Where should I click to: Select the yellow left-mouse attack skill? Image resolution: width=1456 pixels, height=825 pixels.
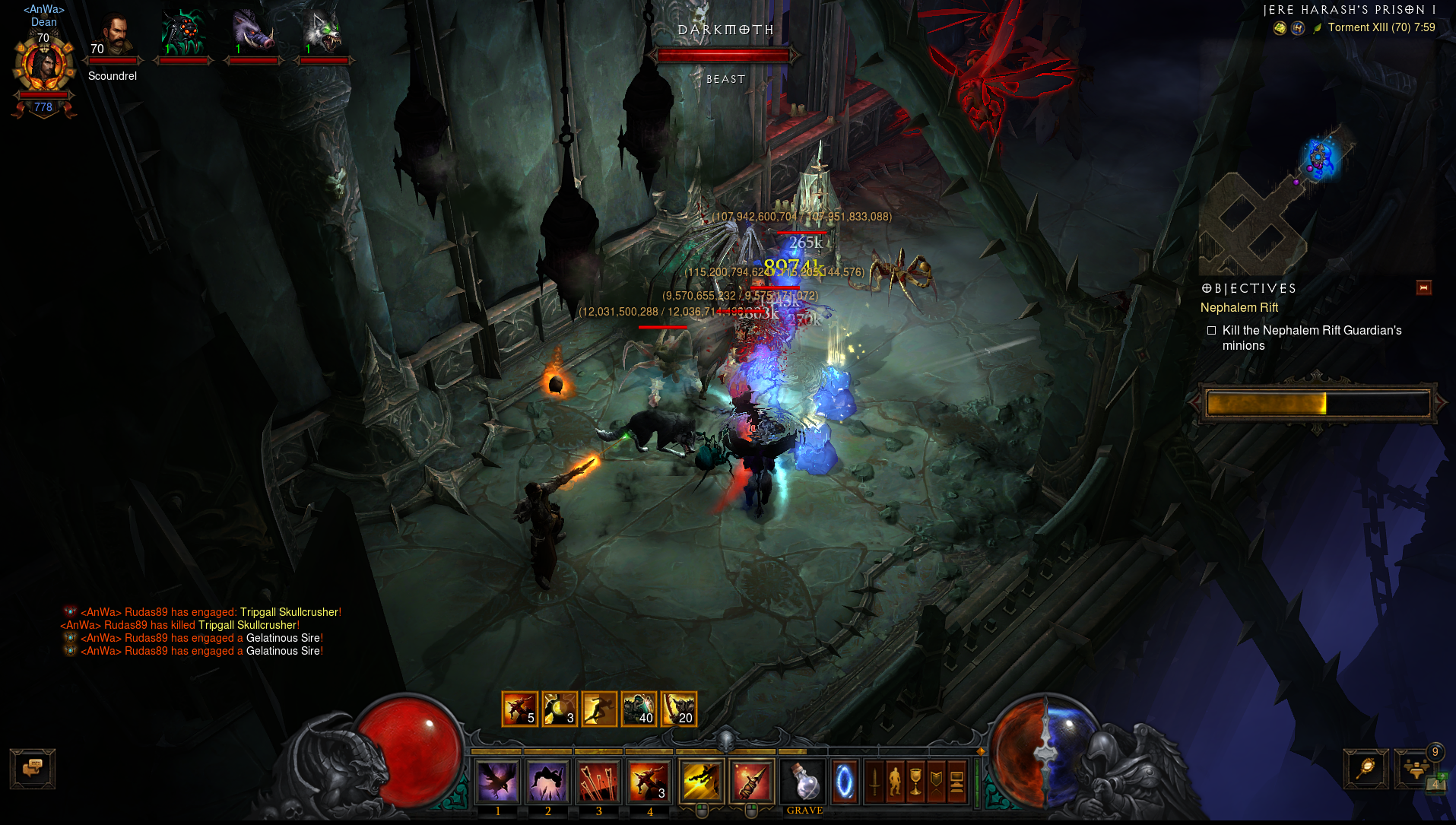click(701, 782)
